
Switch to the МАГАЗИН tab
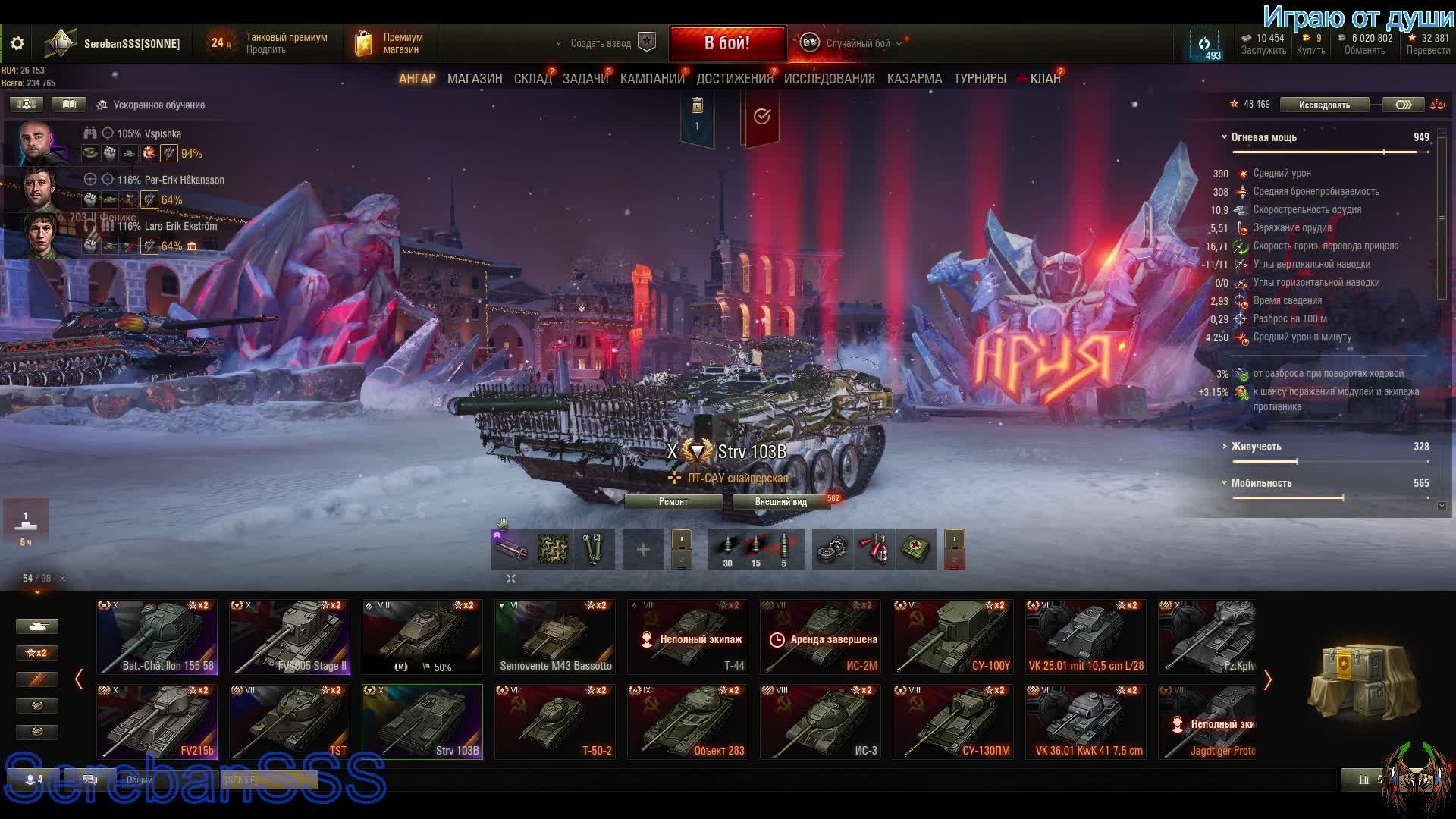[x=475, y=79]
